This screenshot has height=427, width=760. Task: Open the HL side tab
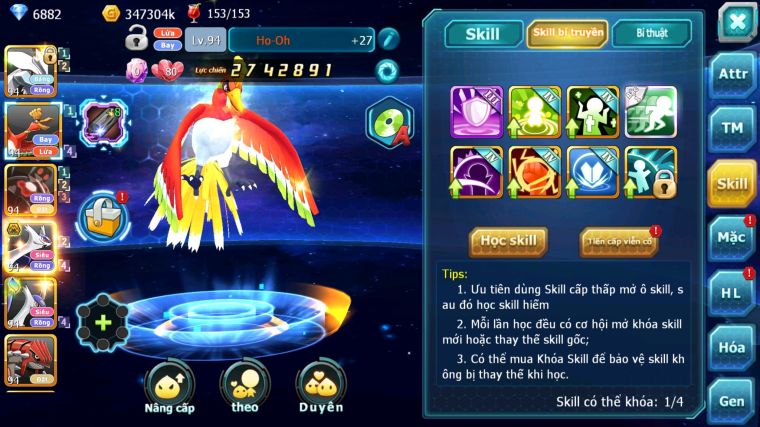pyautogui.click(x=732, y=292)
